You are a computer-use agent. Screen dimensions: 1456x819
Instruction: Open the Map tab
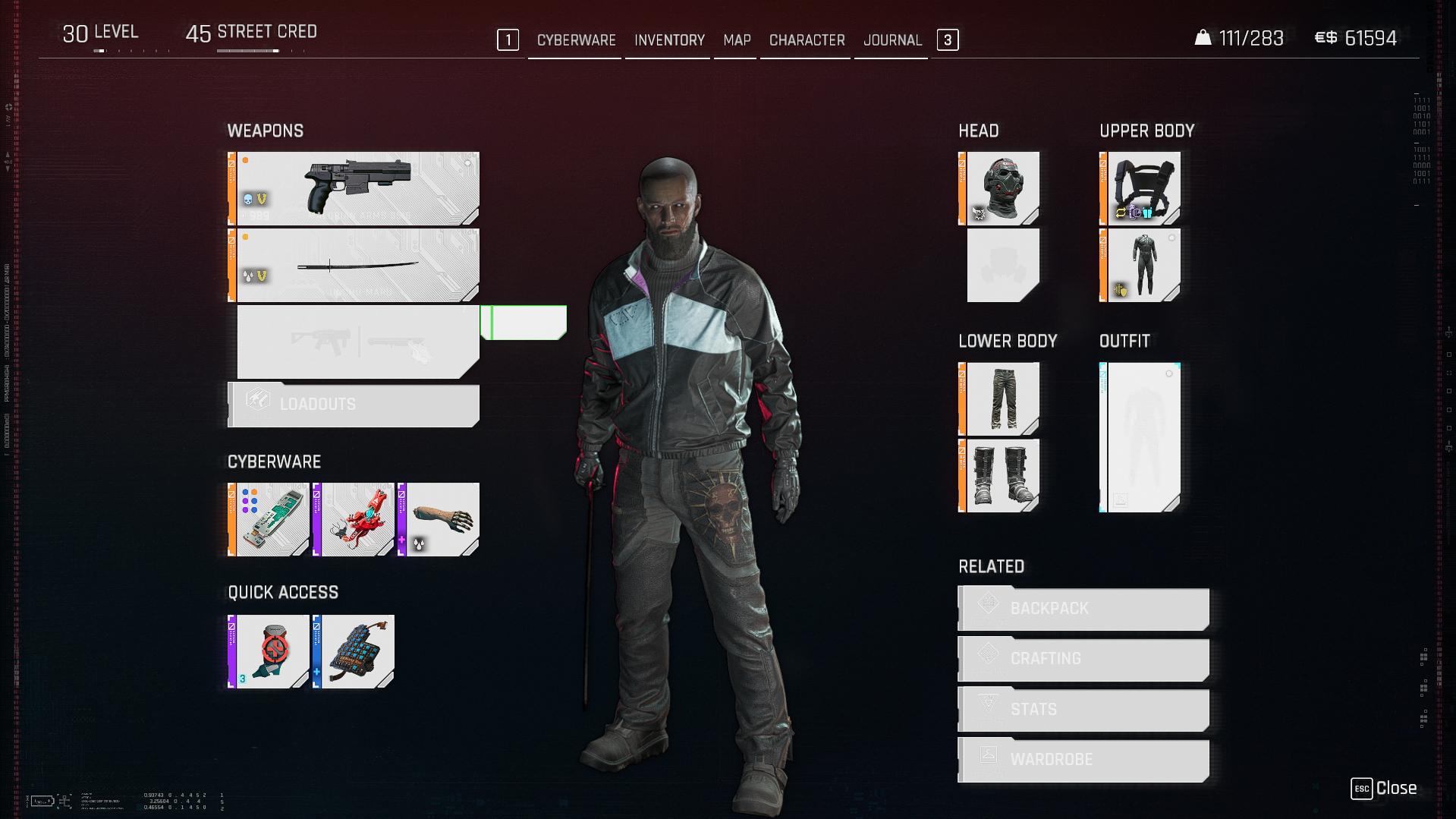point(737,40)
